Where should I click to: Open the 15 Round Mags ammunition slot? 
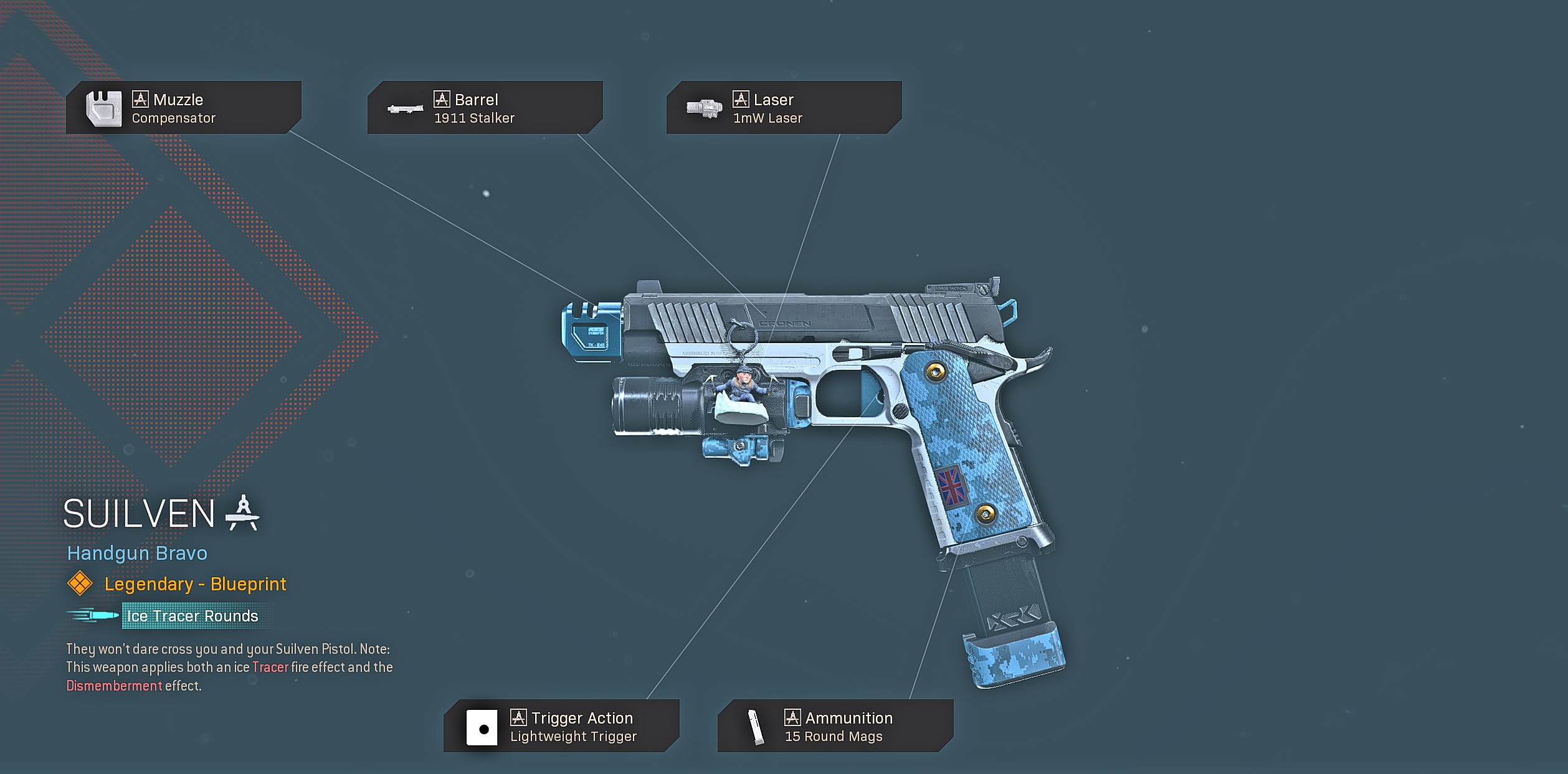[x=835, y=726]
